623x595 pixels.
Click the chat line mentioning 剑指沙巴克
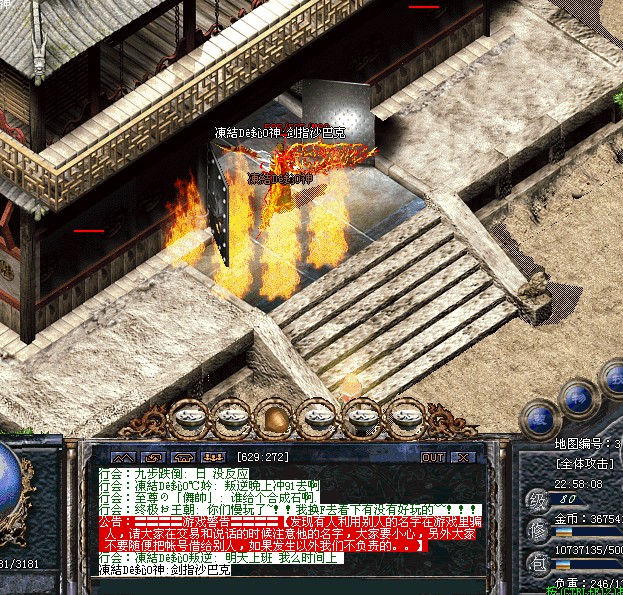[x=165, y=569]
